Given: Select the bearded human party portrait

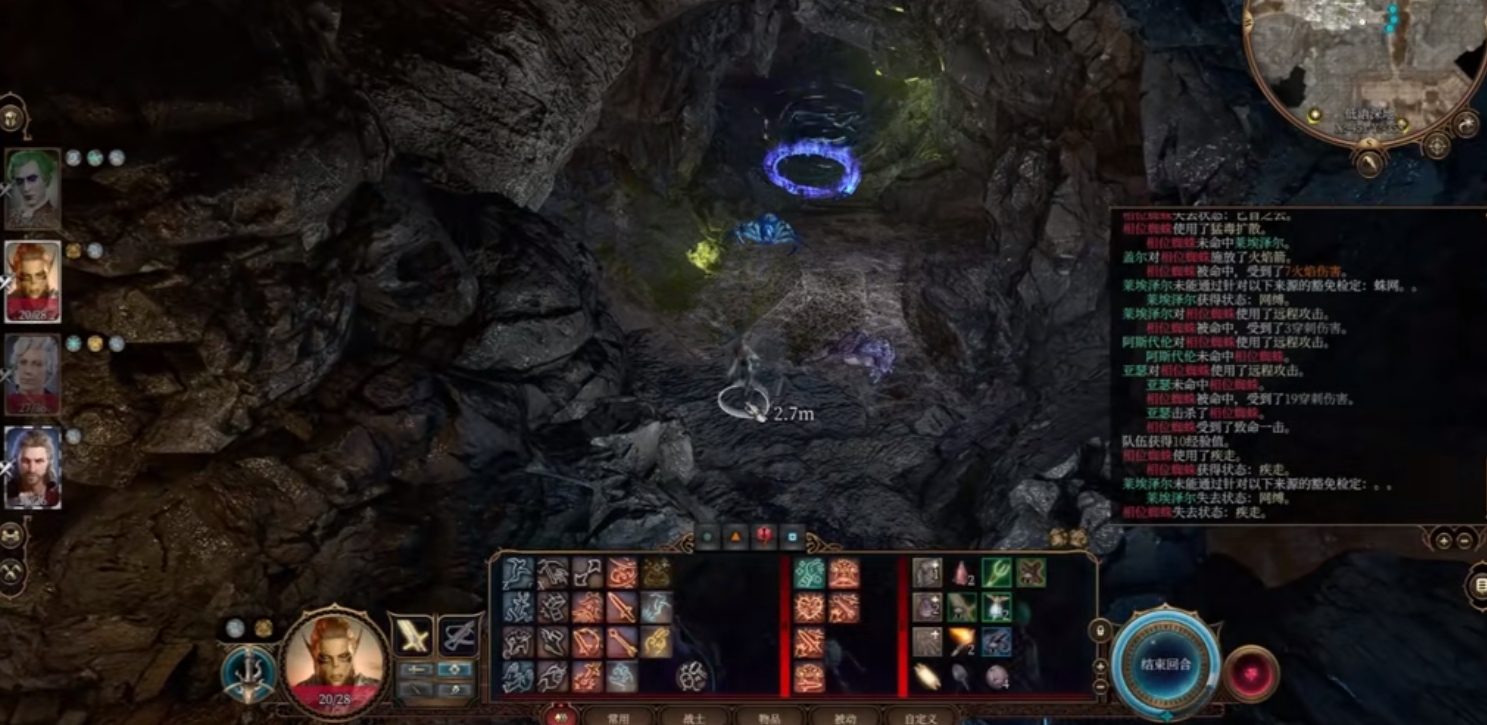Looking at the screenshot, I should (33, 467).
